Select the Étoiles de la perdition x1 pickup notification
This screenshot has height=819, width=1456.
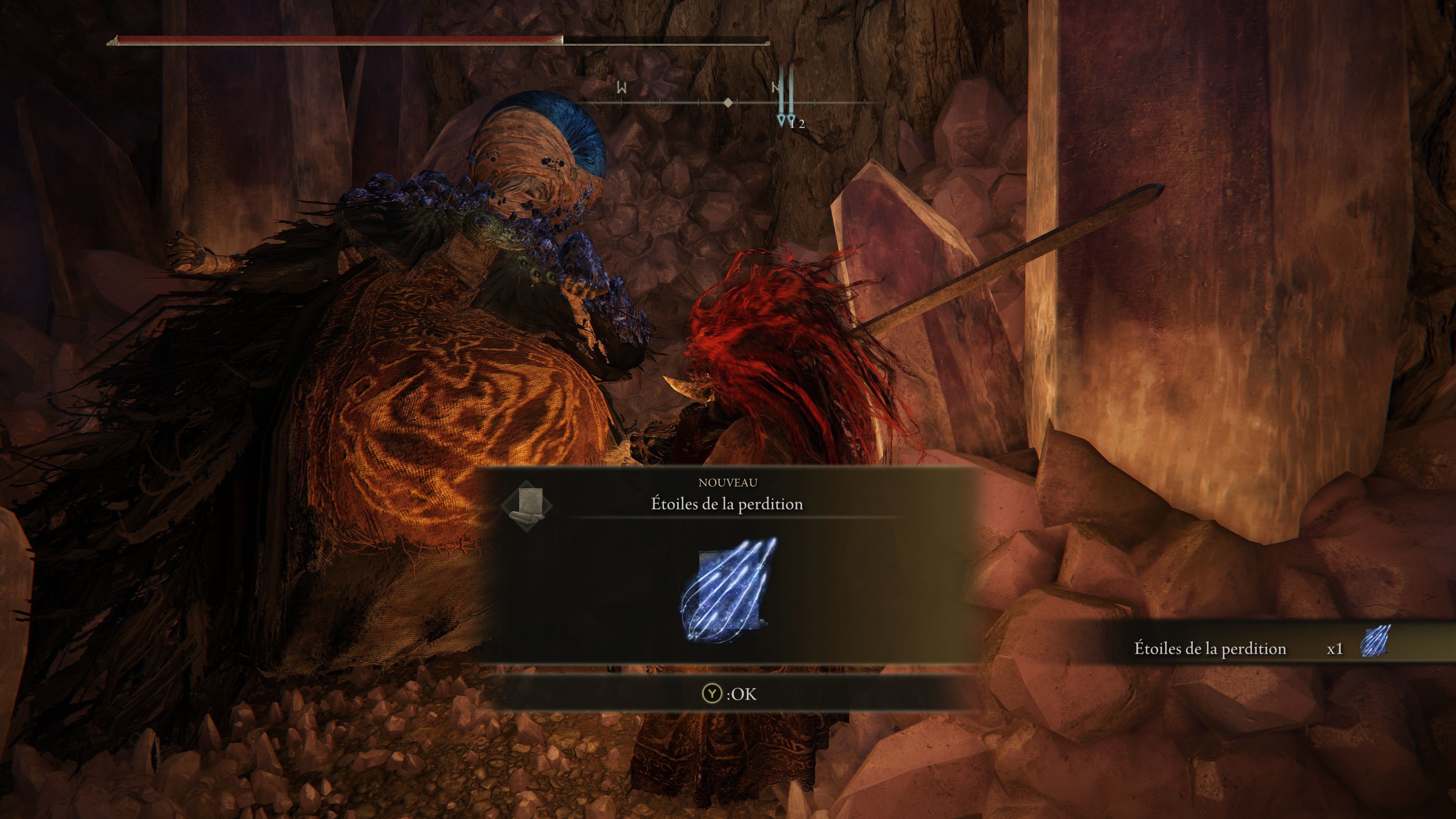[x=1260, y=648]
